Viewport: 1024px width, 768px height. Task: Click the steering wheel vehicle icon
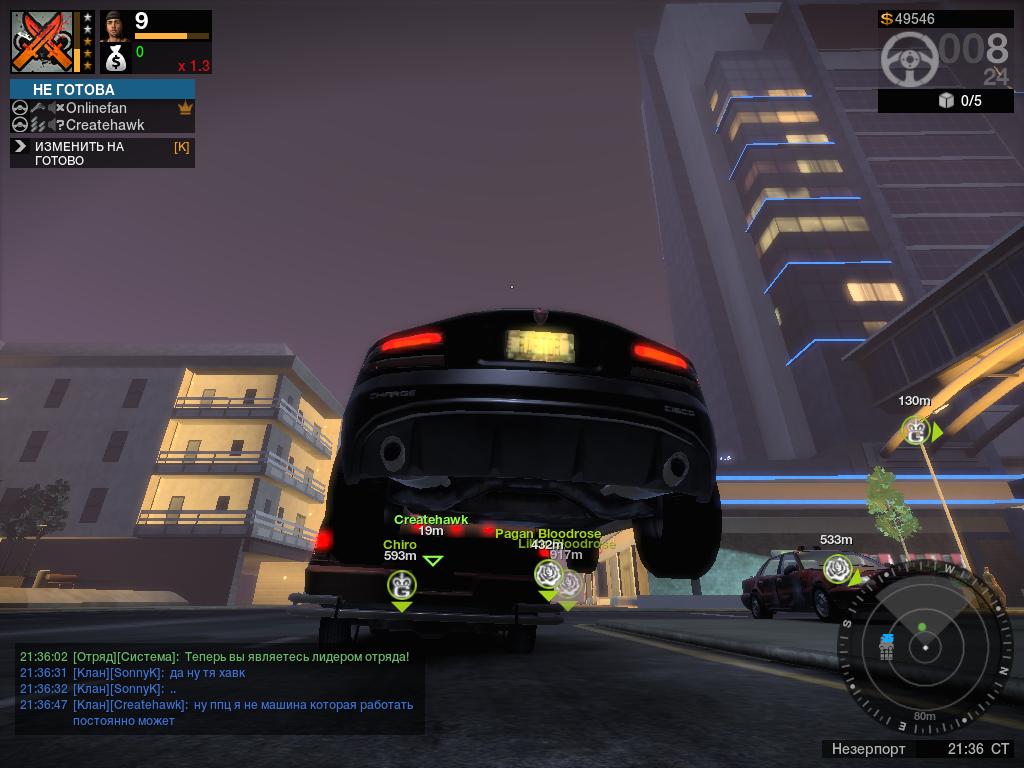pos(909,60)
